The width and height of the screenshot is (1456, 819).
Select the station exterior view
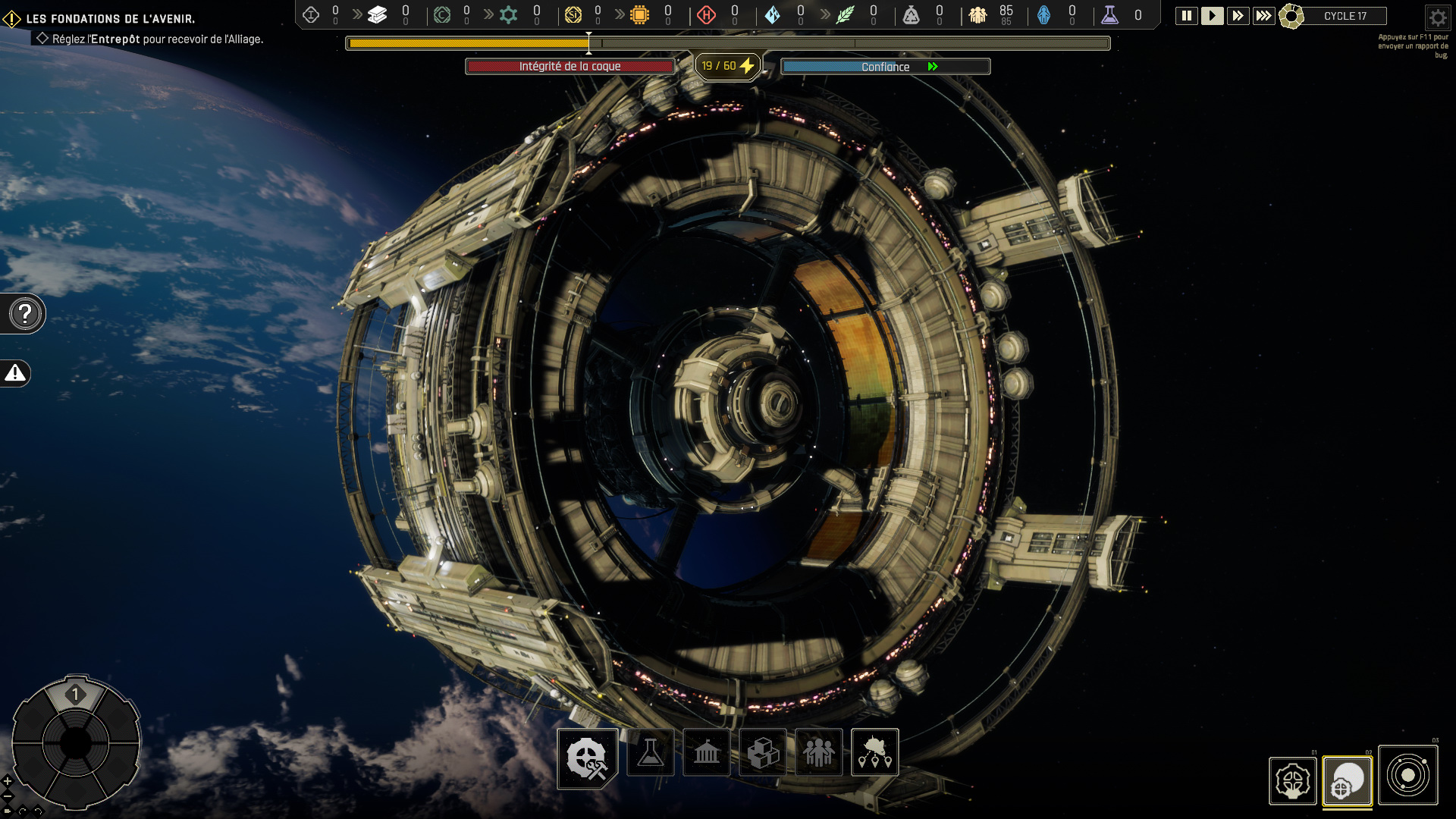1348,780
